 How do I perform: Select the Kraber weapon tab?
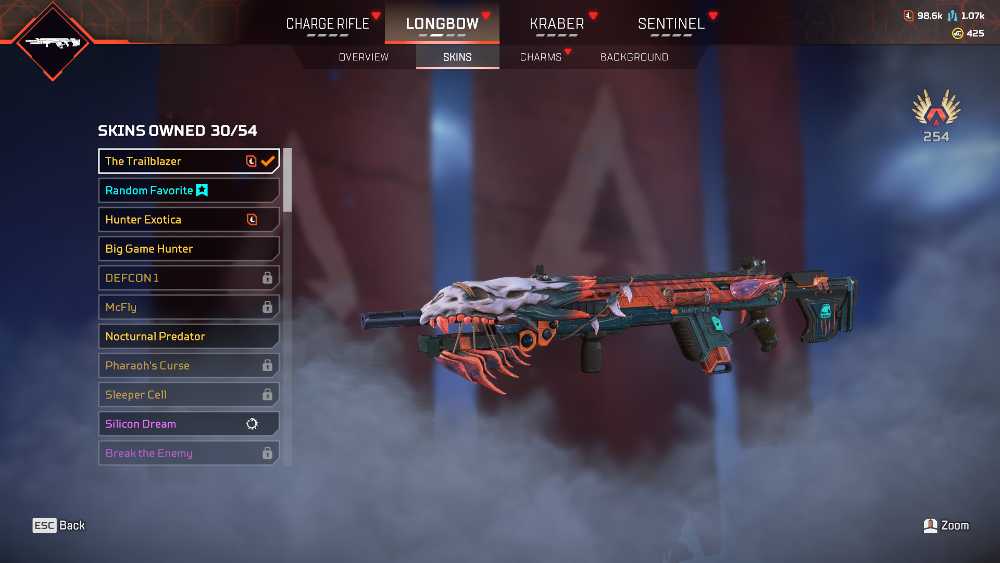[557, 24]
